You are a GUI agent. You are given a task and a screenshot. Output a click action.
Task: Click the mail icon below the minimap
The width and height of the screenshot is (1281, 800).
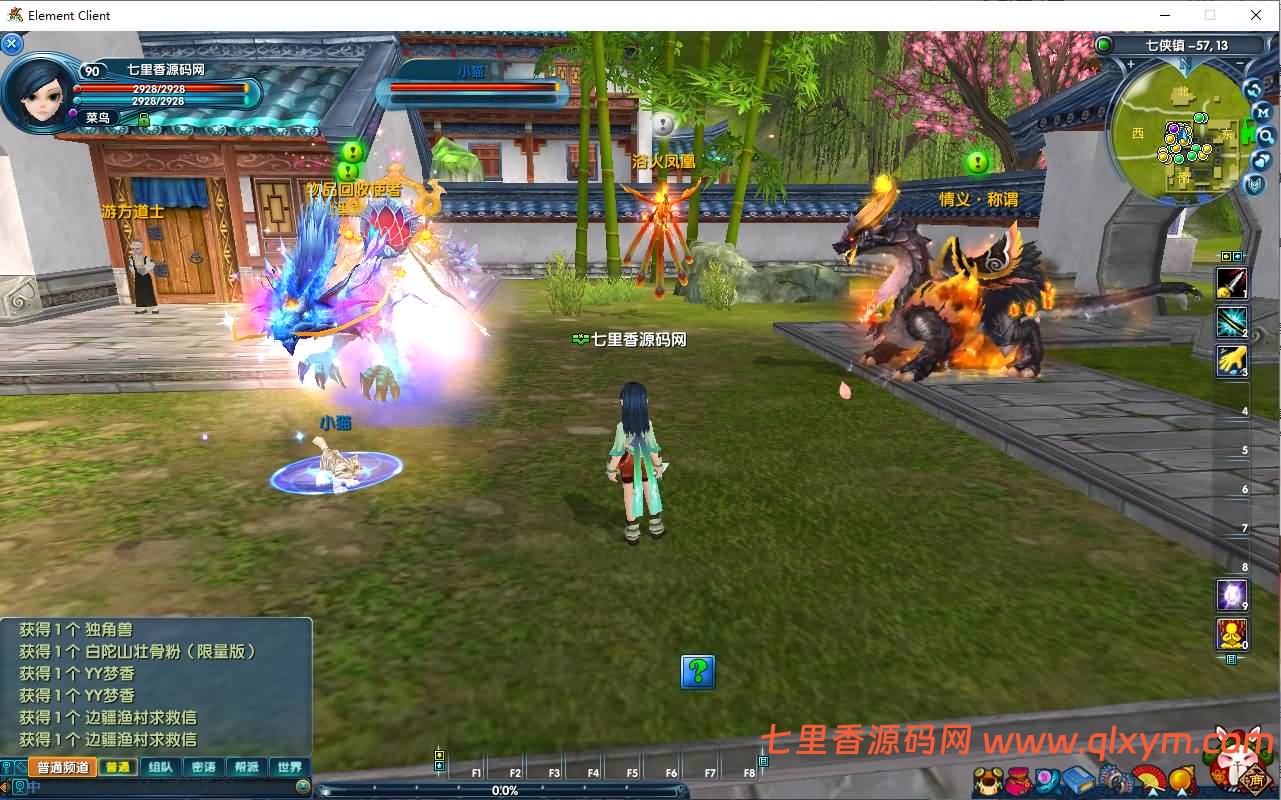click(1254, 183)
